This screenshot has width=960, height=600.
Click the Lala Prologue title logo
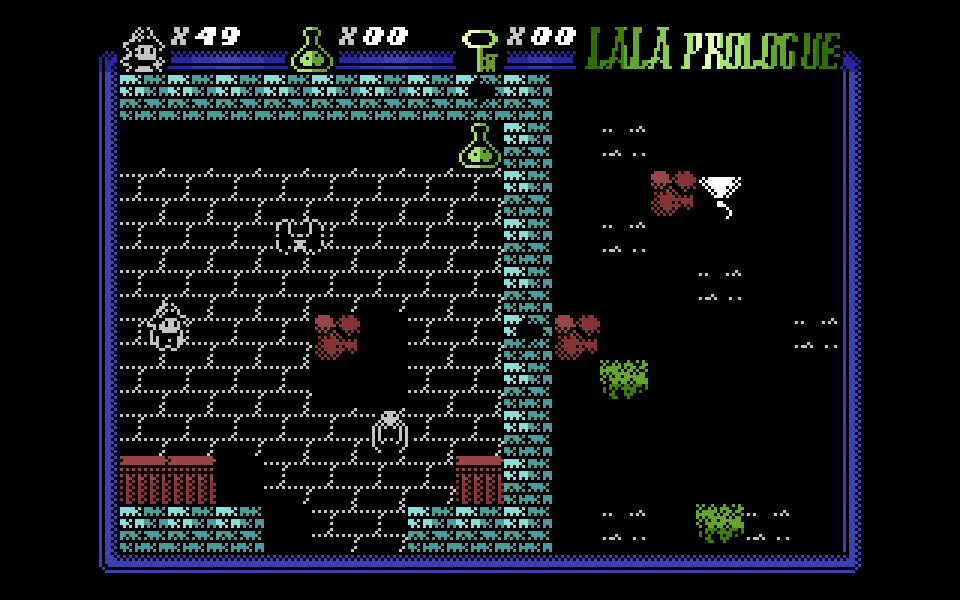click(x=712, y=48)
